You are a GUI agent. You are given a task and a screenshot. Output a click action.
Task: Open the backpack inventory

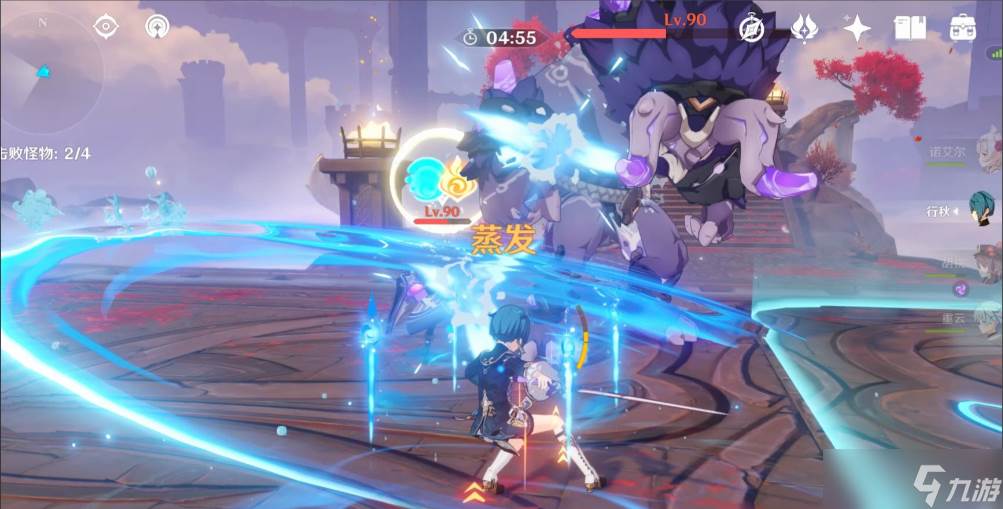click(x=963, y=28)
